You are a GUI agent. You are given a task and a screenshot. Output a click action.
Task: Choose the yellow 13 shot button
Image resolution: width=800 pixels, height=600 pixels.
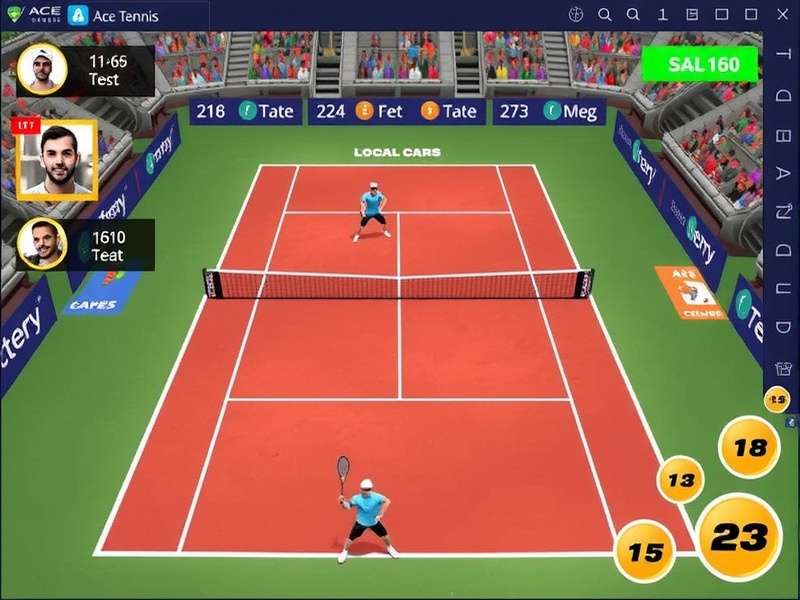click(x=680, y=481)
